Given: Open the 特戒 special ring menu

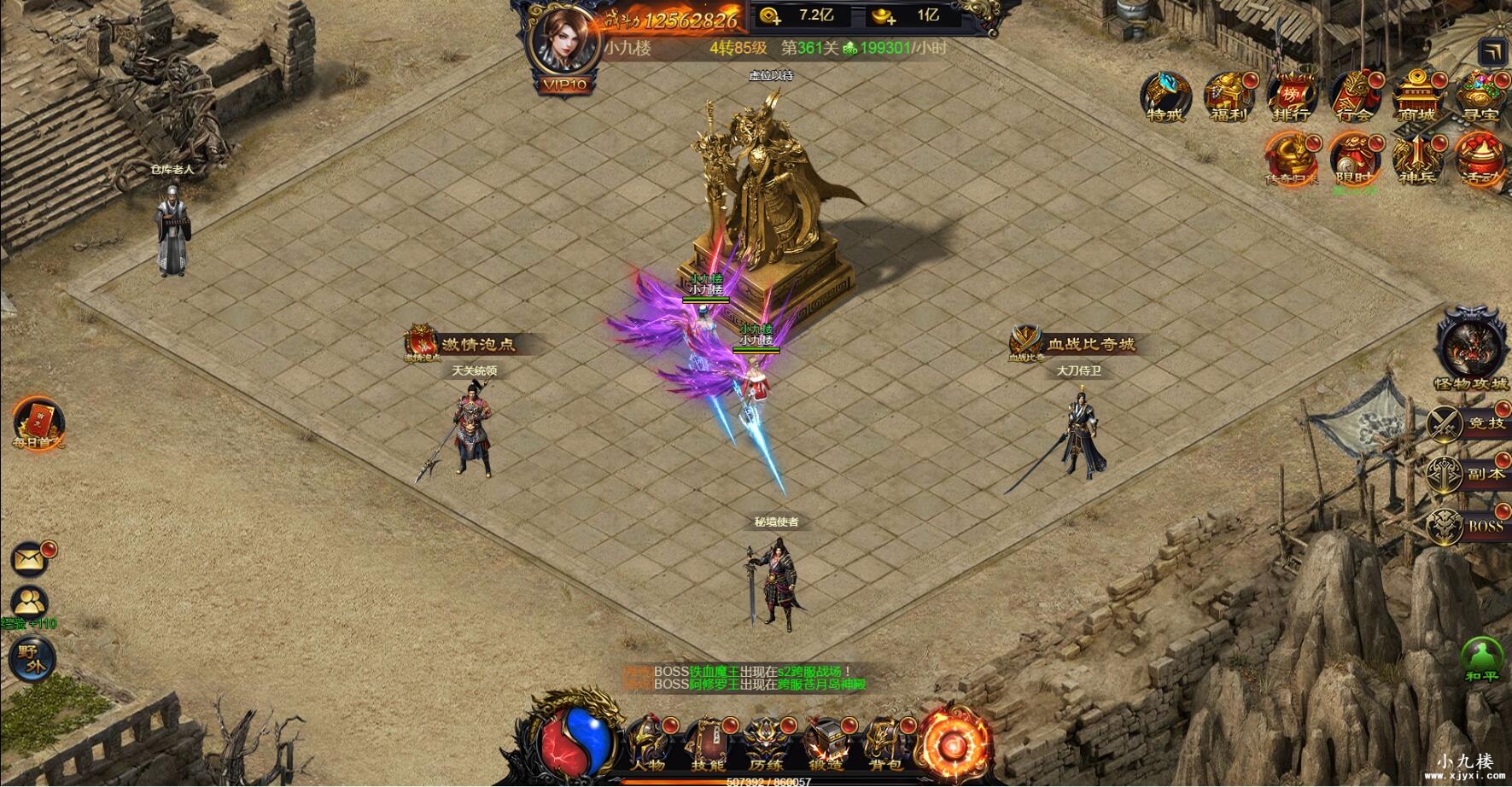Looking at the screenshot, I should click(1165, 96).
